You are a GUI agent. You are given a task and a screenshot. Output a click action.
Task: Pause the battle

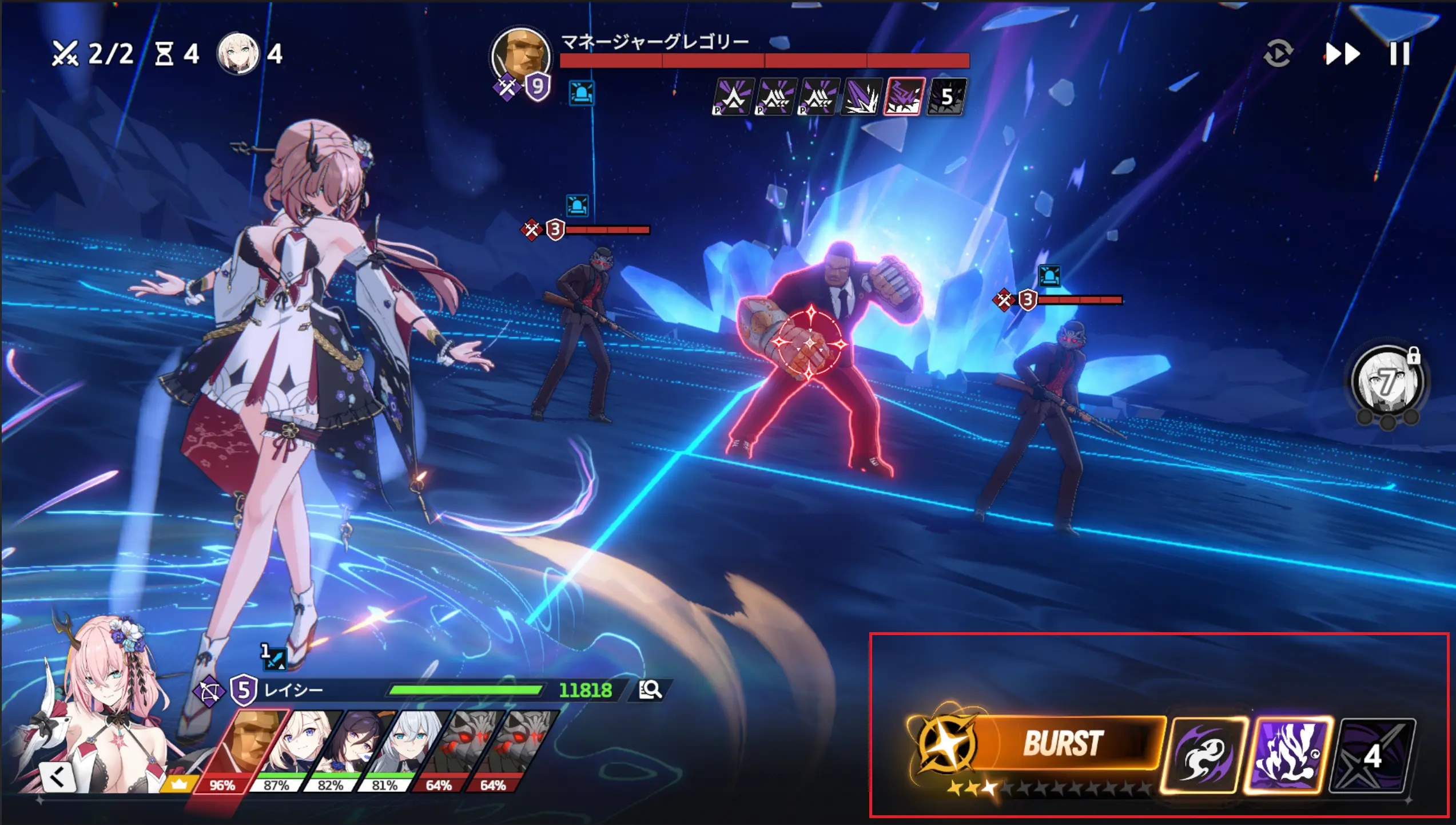[x=1399, y=54]
